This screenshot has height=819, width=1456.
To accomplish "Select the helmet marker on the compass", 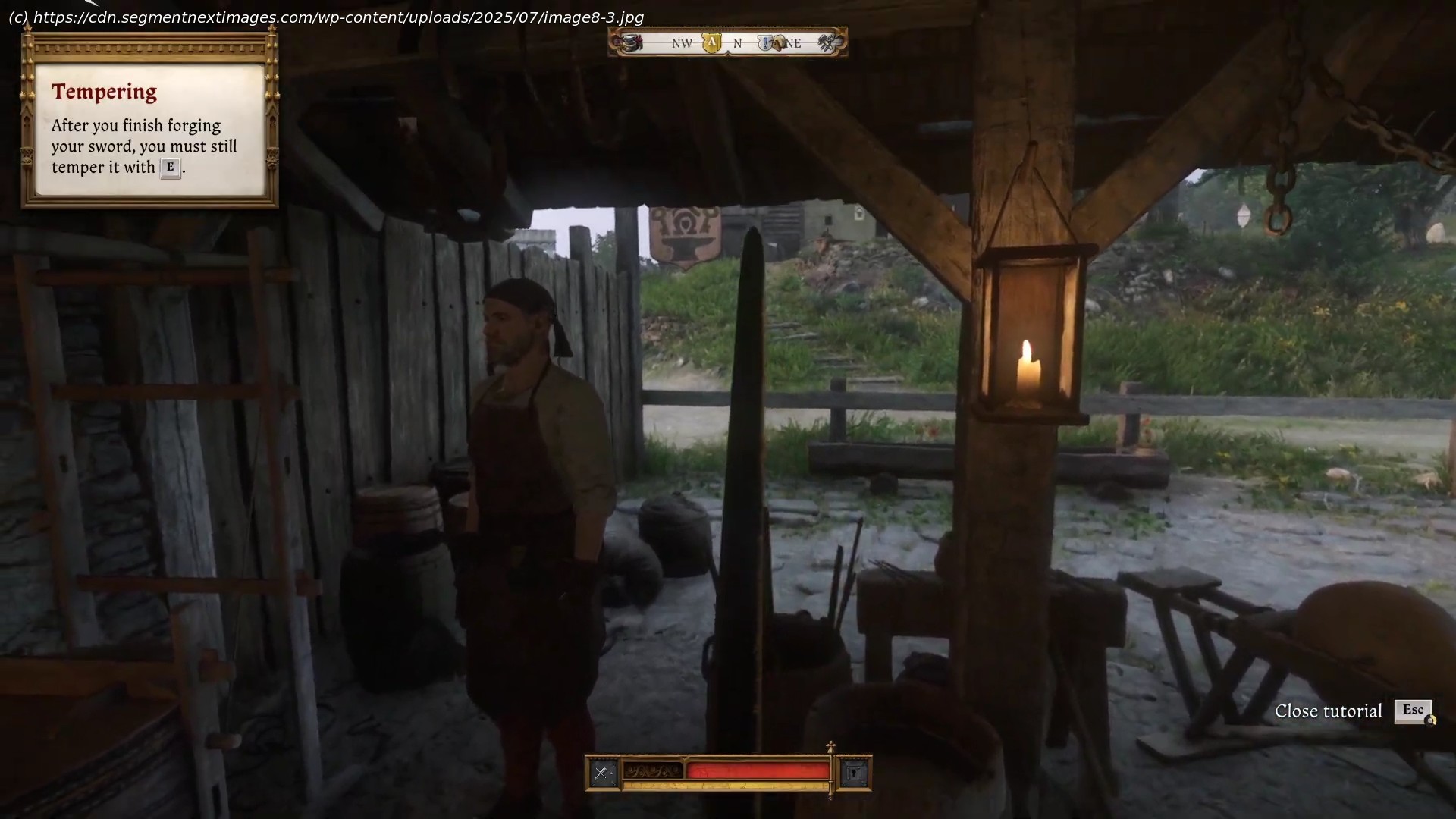I will pyautogui.click(x=779, y=43).
